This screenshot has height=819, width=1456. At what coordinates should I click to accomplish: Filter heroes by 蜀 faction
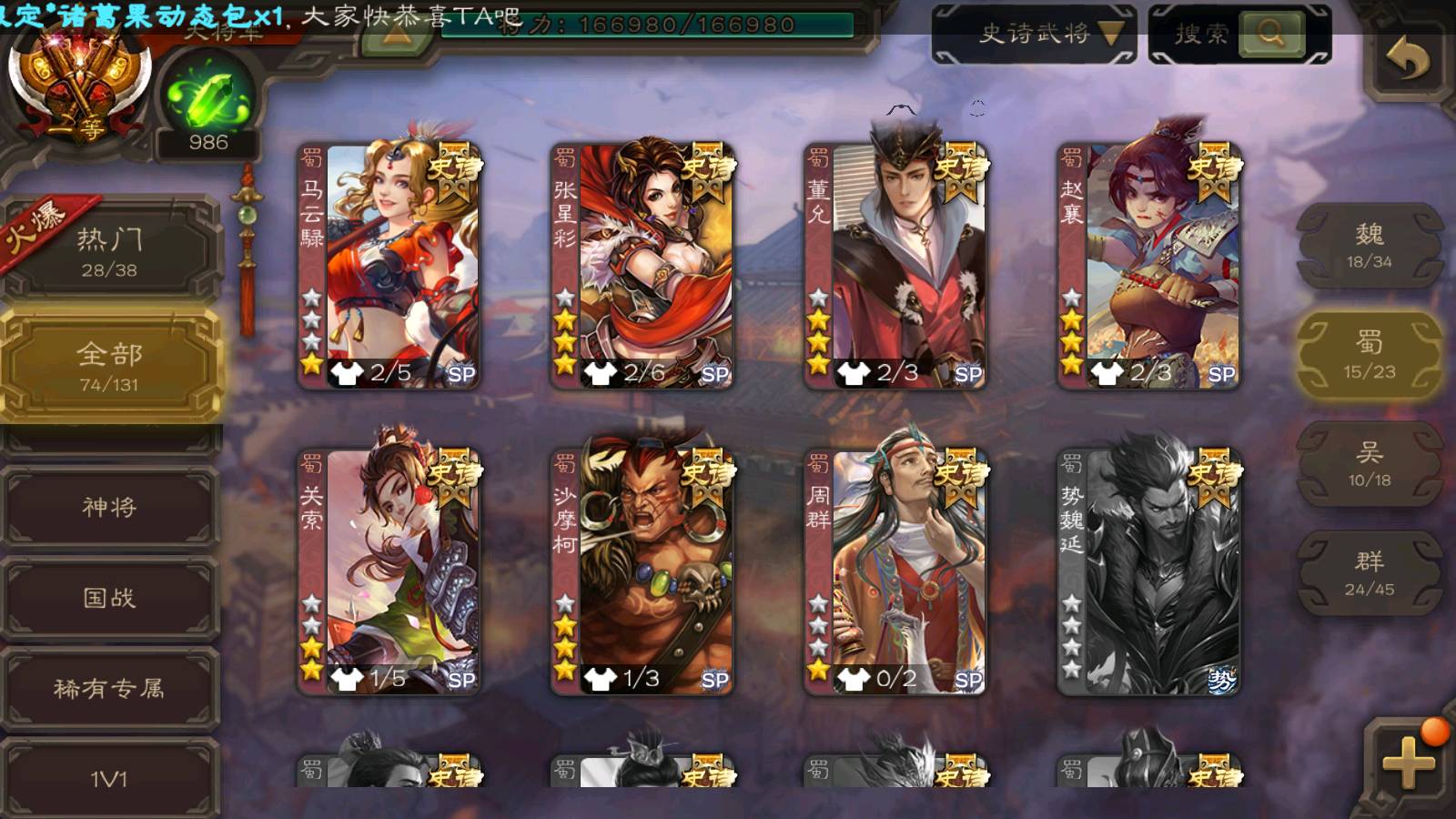(x=1369, y=355)
